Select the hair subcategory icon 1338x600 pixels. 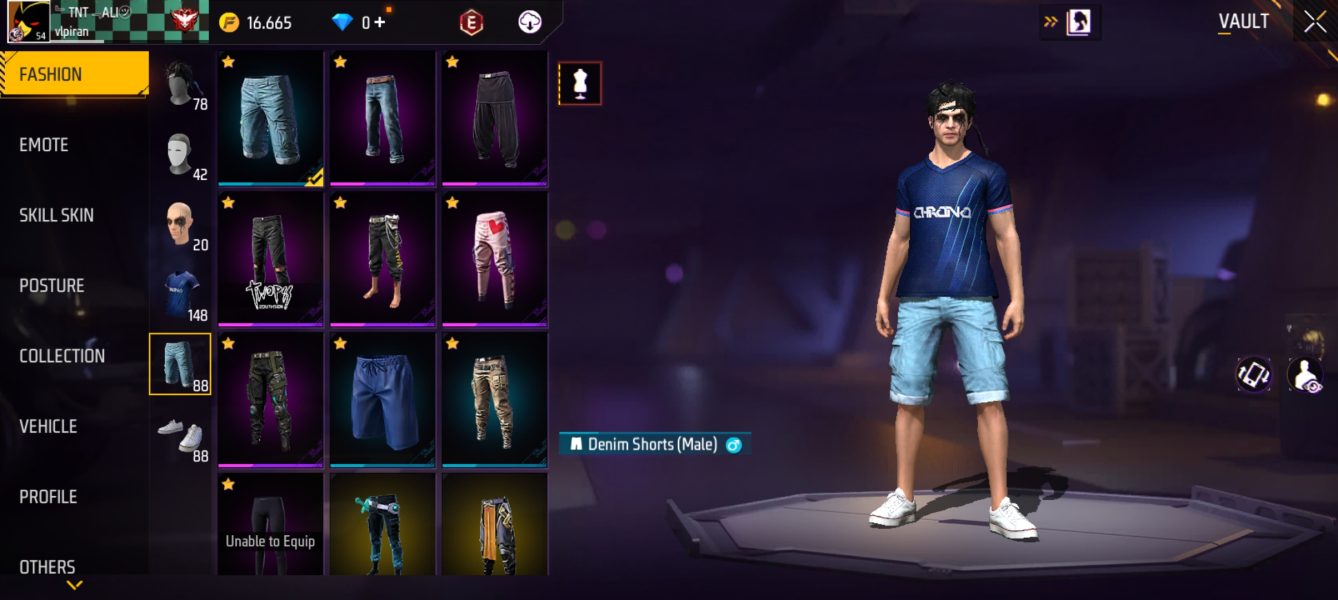coord(180,84)
